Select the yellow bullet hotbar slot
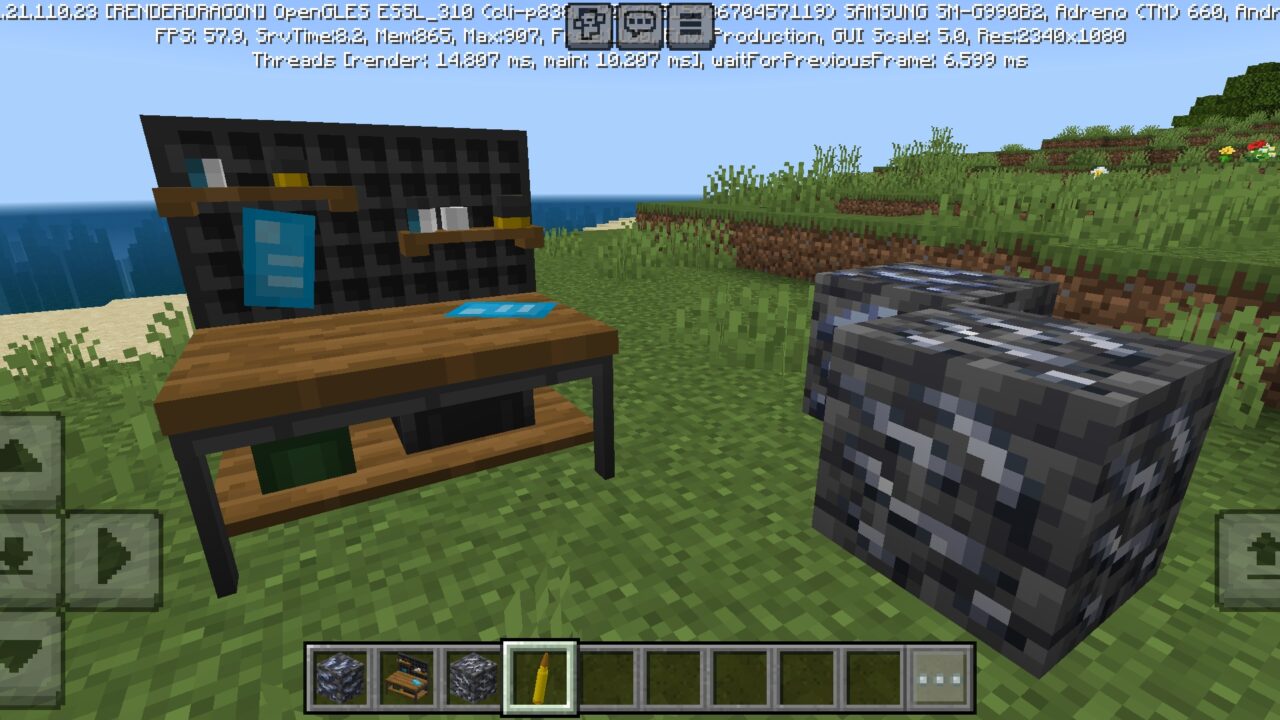The image size is (1280, 720). 540,677
